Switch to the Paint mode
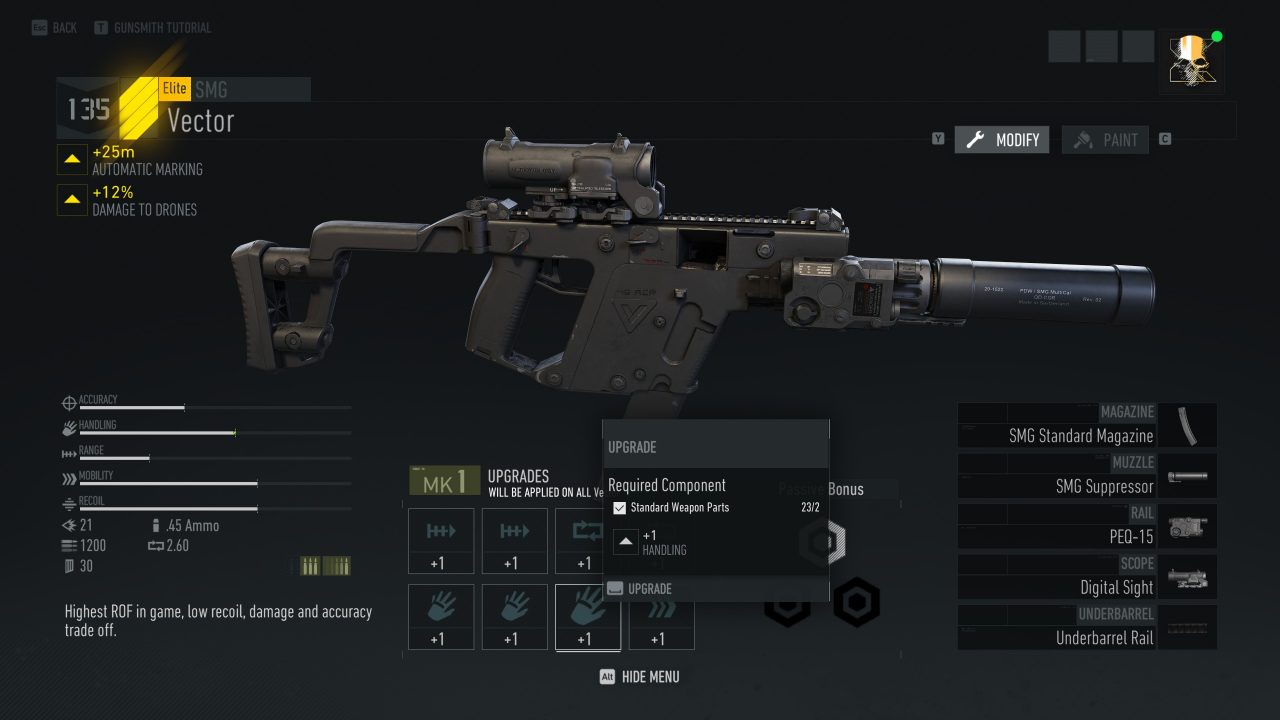 click(x=1105, y=140)
